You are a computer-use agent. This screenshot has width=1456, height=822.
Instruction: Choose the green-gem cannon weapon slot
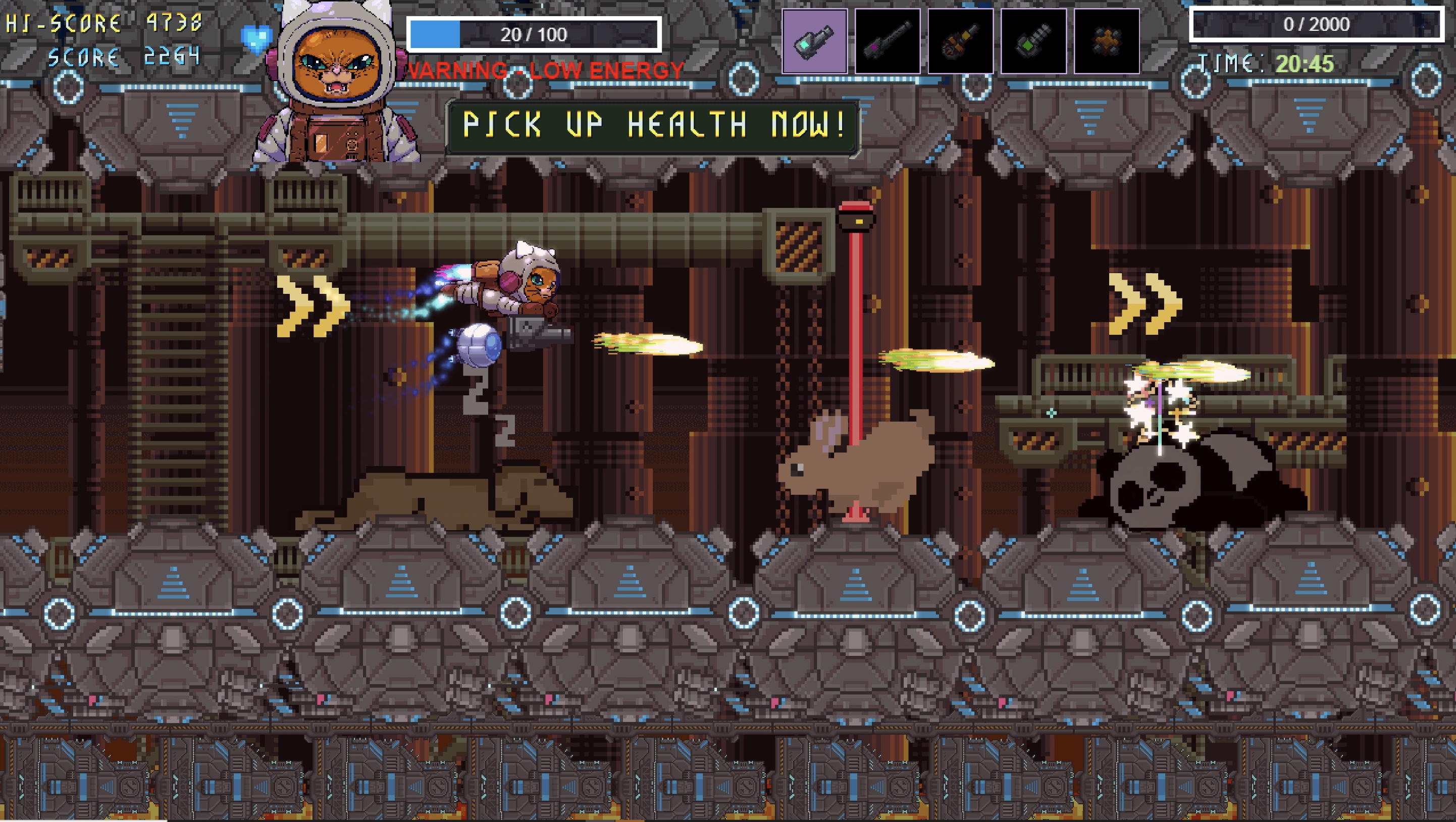tap(1033, 41)
